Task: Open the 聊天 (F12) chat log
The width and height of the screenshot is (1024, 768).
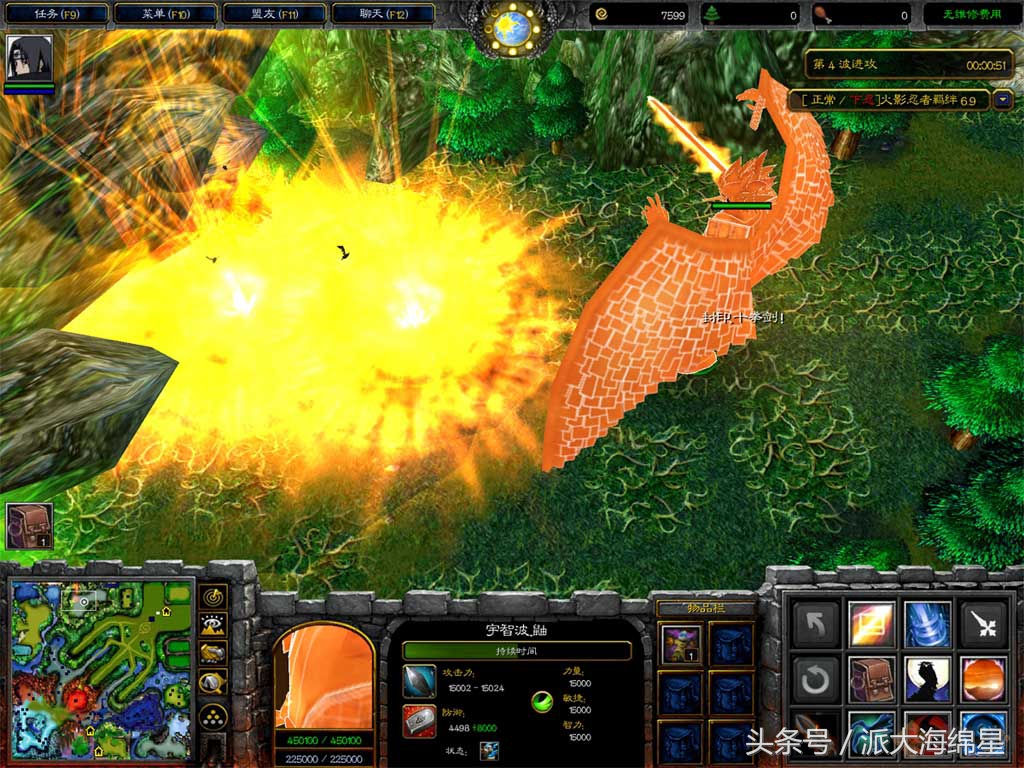Action: (382, 14)
